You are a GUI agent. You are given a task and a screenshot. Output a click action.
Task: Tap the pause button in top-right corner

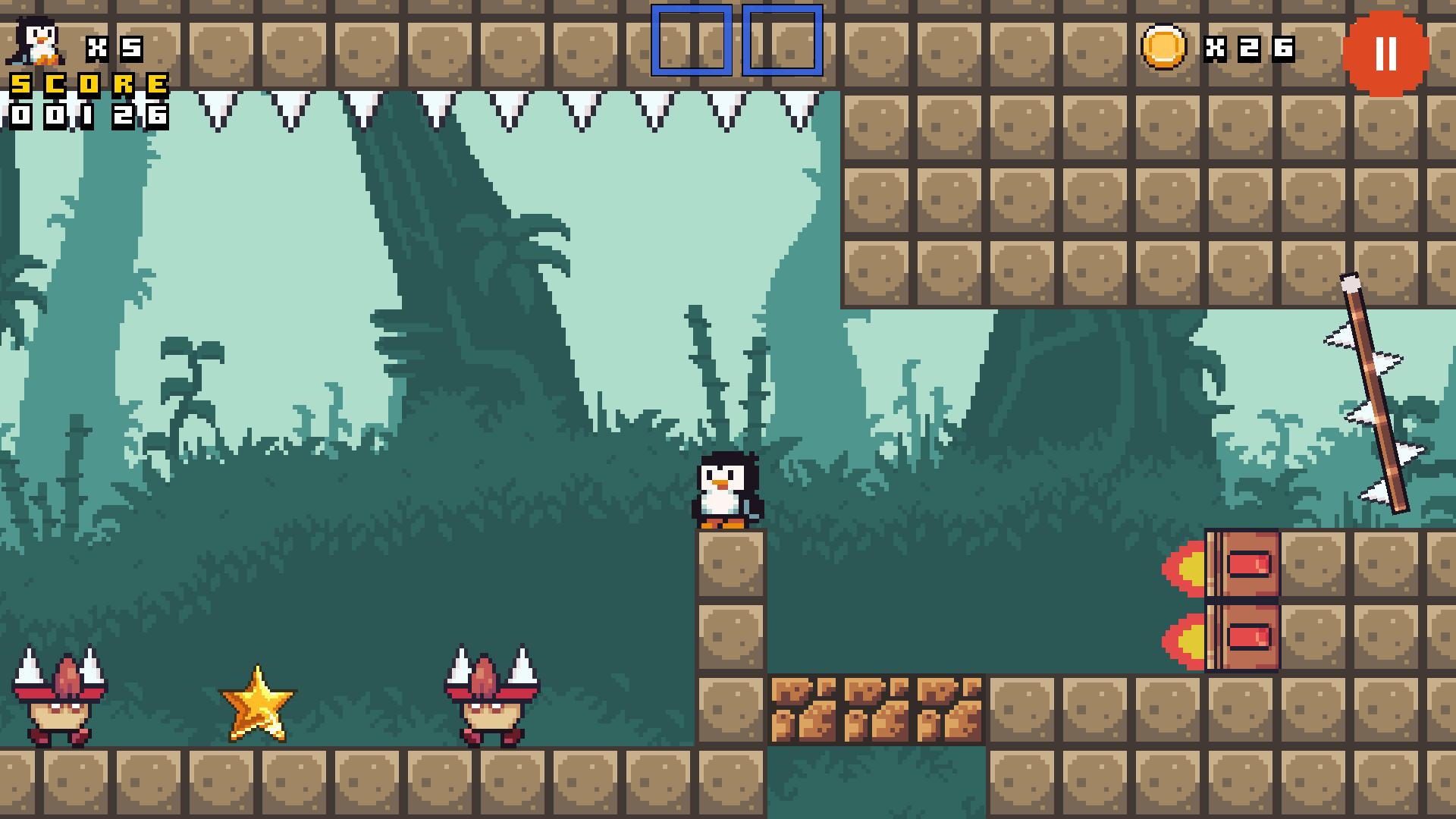[1386, 52]
